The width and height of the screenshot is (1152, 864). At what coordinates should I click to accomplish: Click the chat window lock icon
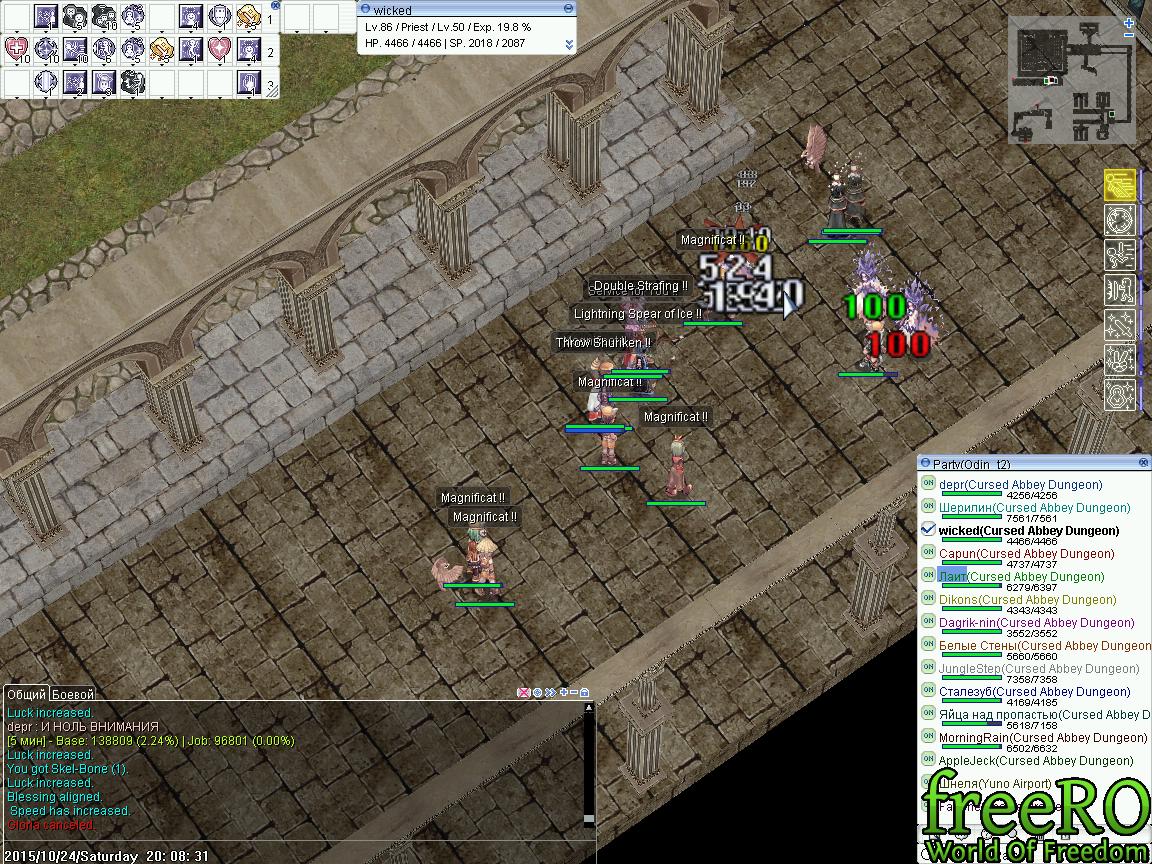[585, 692]
